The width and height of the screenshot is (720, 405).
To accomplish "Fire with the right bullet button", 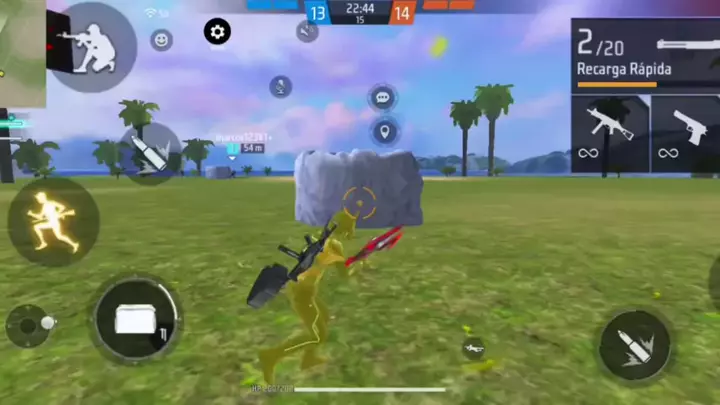I will [635, 345].
